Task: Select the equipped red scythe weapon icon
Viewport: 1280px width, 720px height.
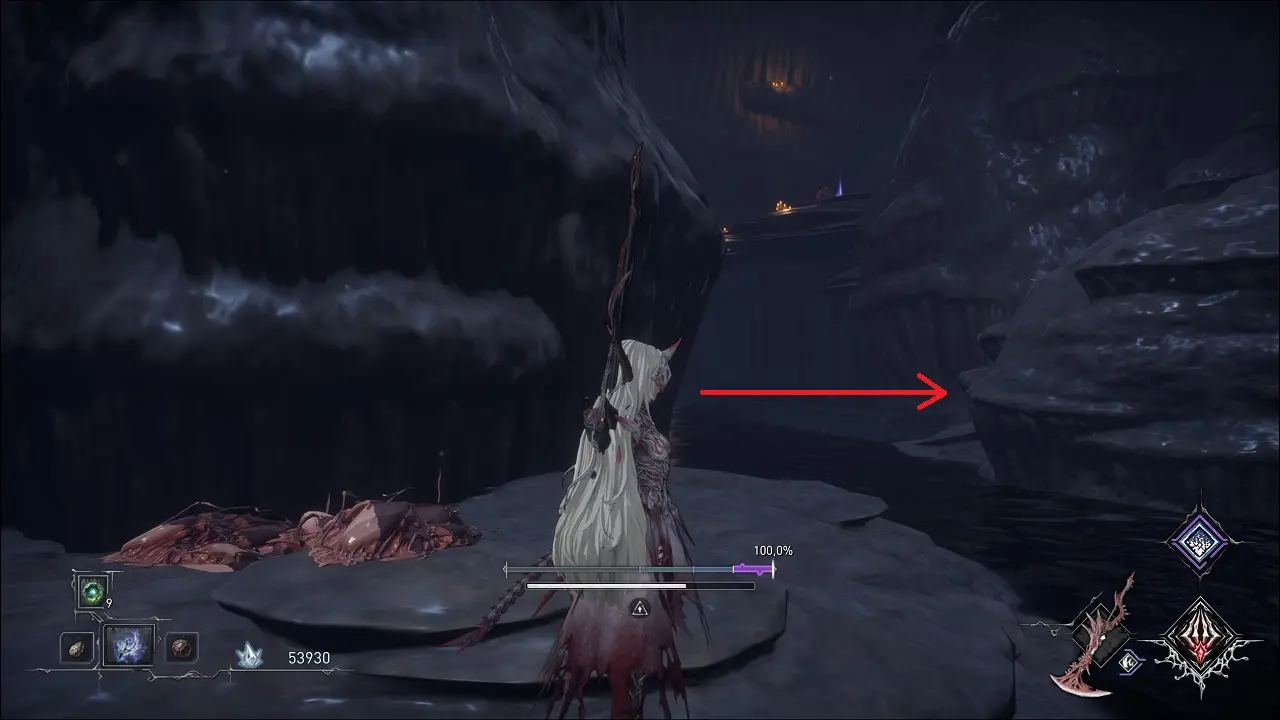Action: click(x=1097, y=635)
